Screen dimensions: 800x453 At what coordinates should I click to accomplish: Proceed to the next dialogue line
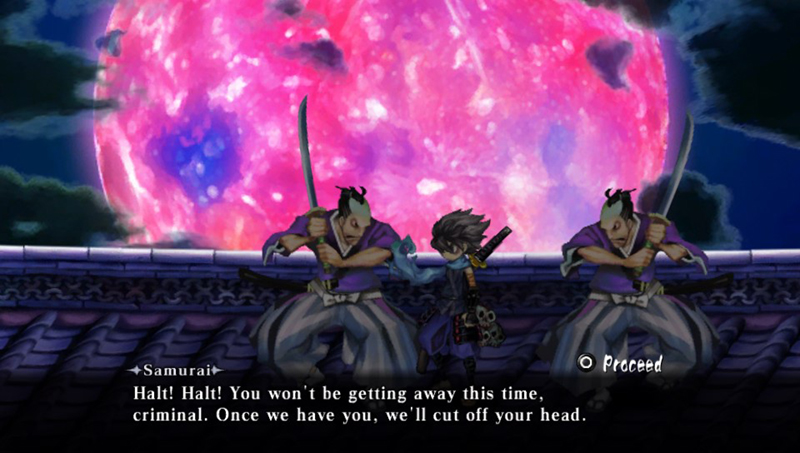point(621,364)
